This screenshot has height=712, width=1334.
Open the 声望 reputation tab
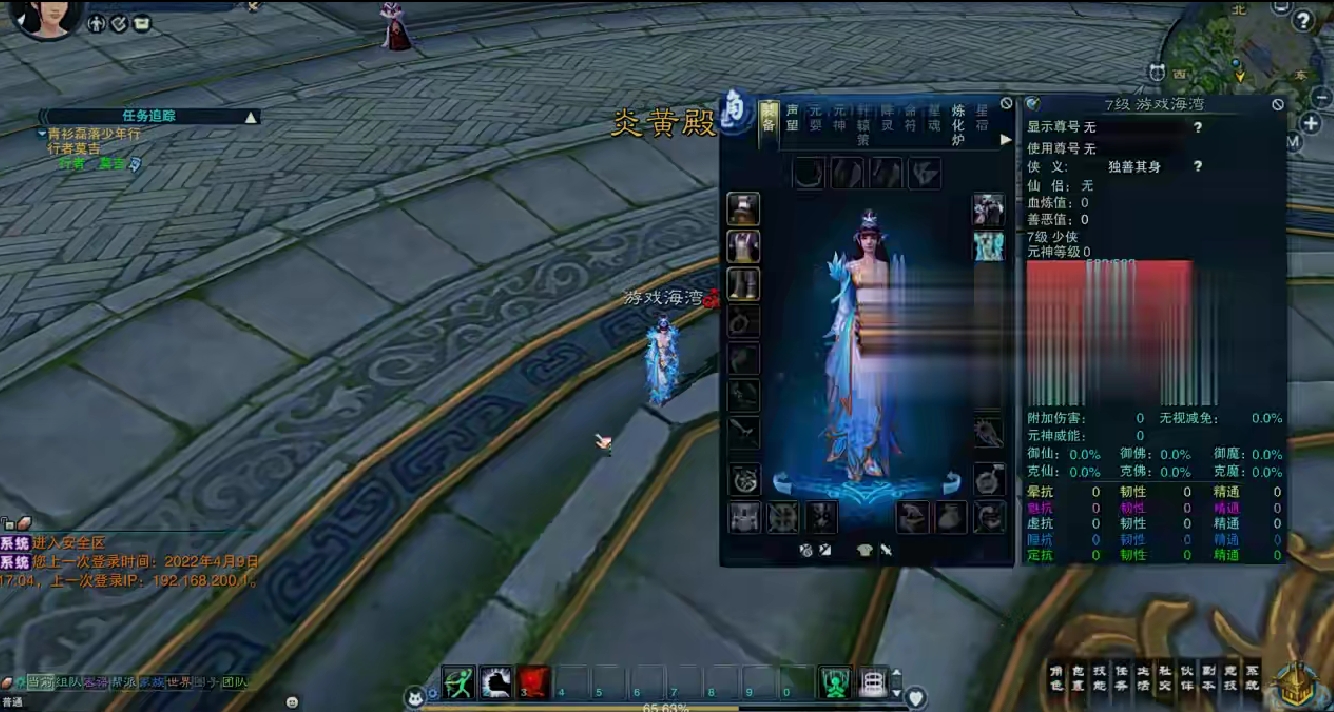tap(792, 118)
